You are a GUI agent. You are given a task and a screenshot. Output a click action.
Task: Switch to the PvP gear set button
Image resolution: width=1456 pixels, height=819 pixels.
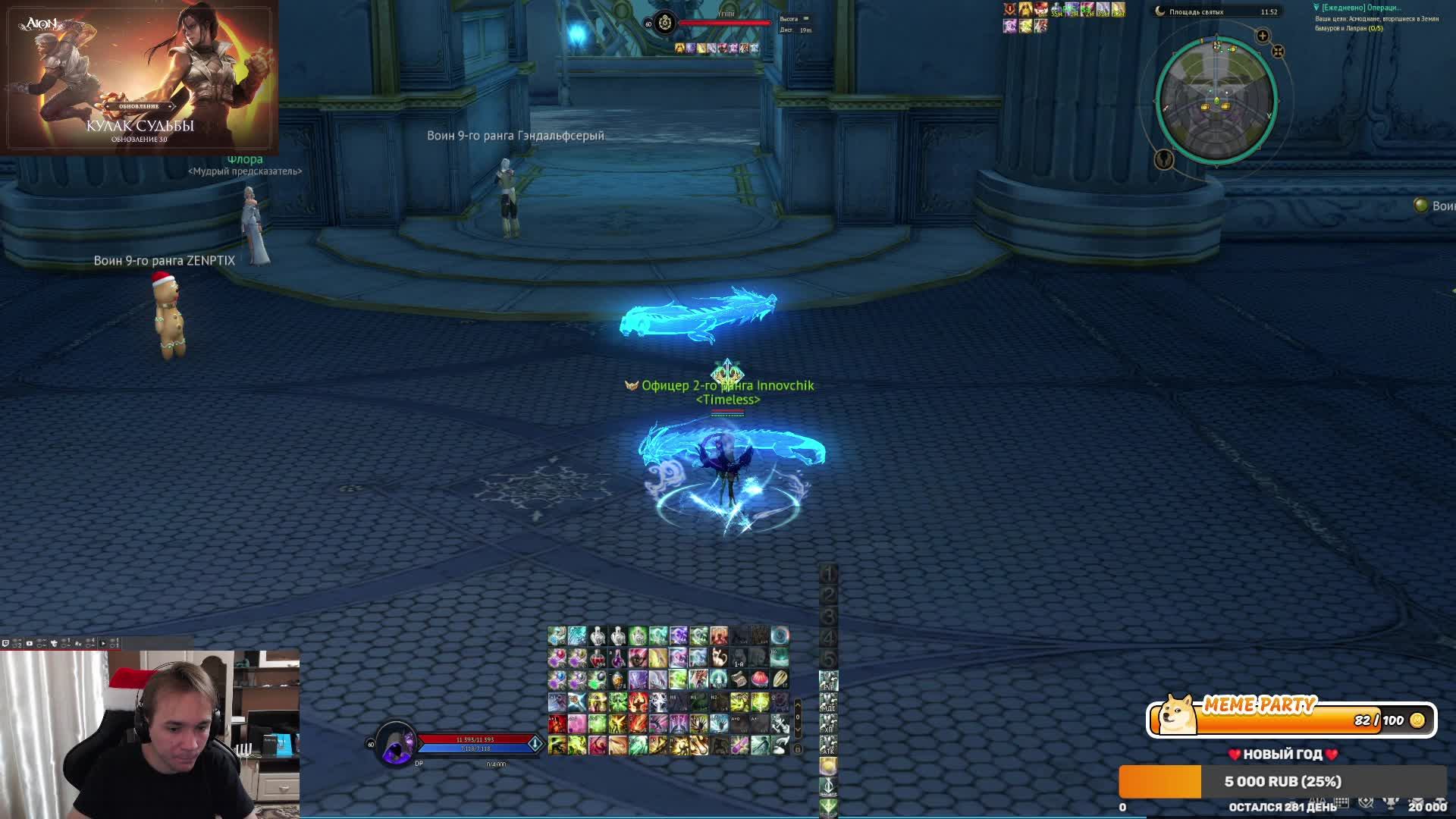point(828,681)
